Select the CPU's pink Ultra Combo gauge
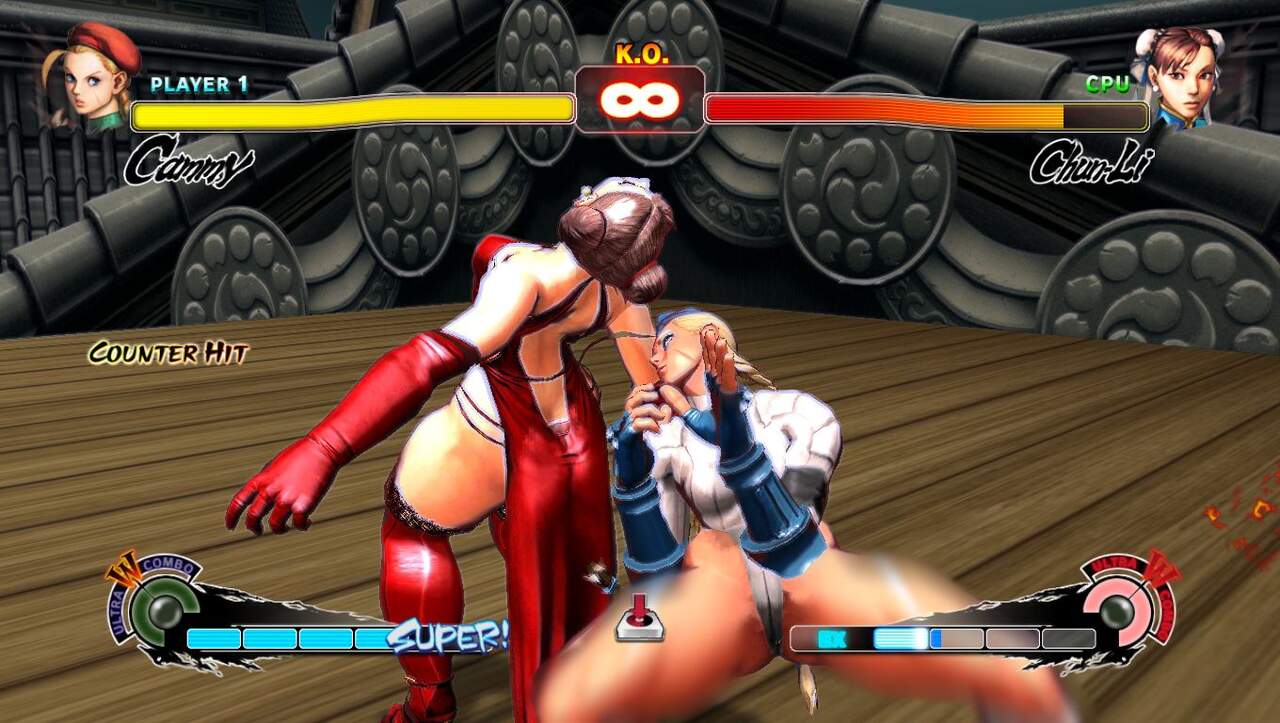Viewport: 1280px width, 723px height. pos(1118,610)
